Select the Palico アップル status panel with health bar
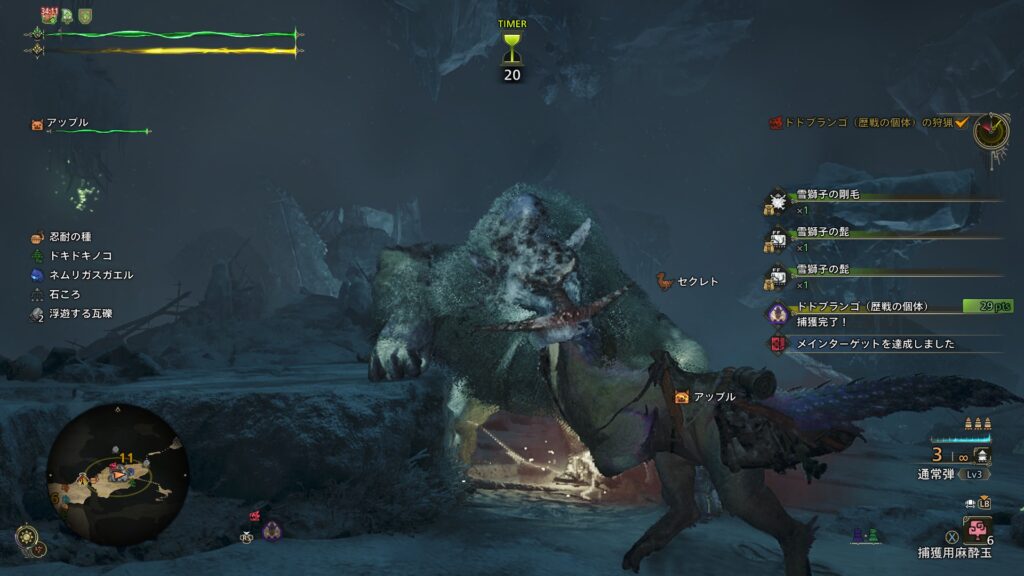The height and width of the screenshot is (576, 1024). [x=90, y=126]
